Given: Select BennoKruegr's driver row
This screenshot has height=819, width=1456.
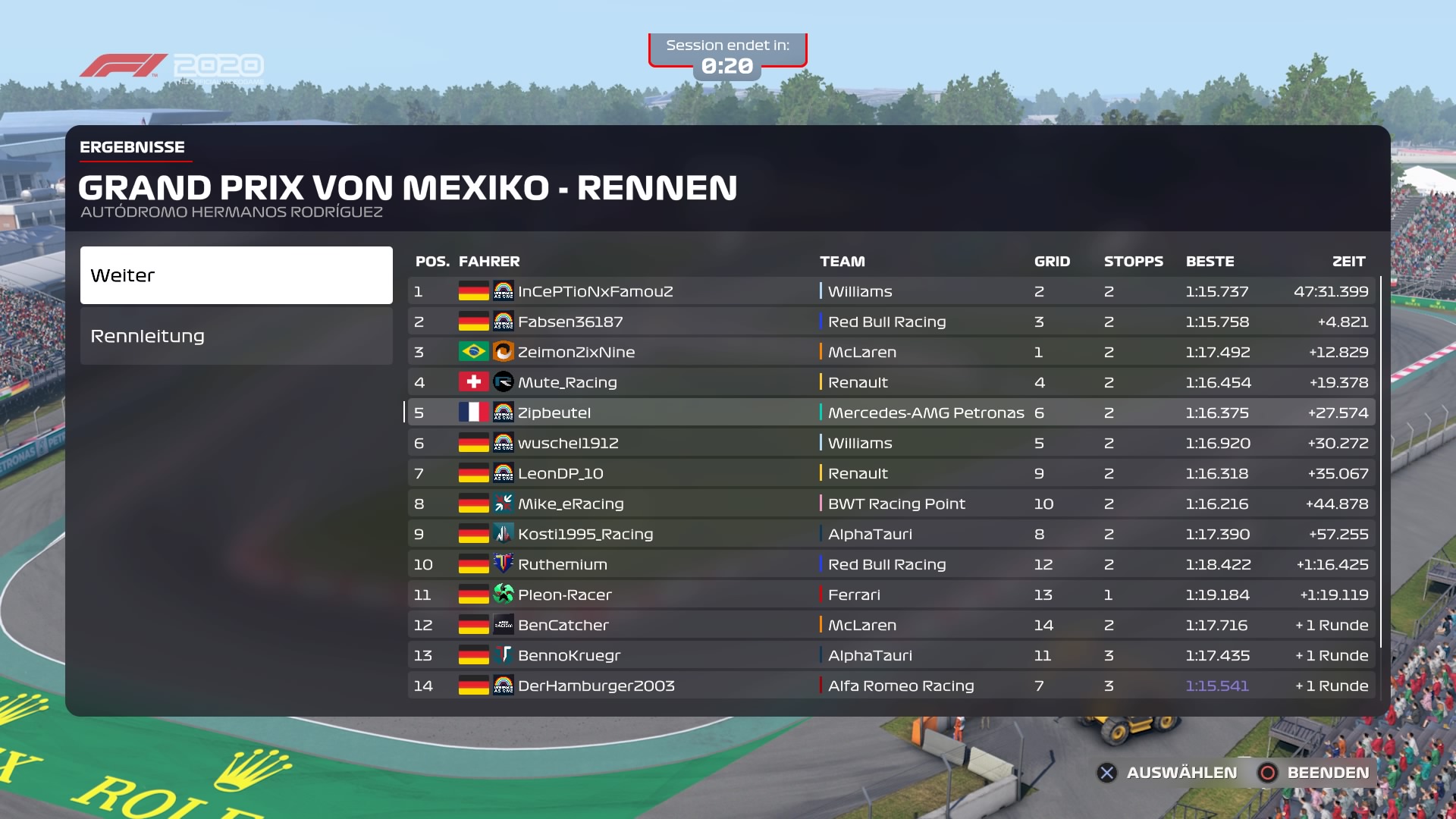Looking at the screenshot, I should click(891, 655).
